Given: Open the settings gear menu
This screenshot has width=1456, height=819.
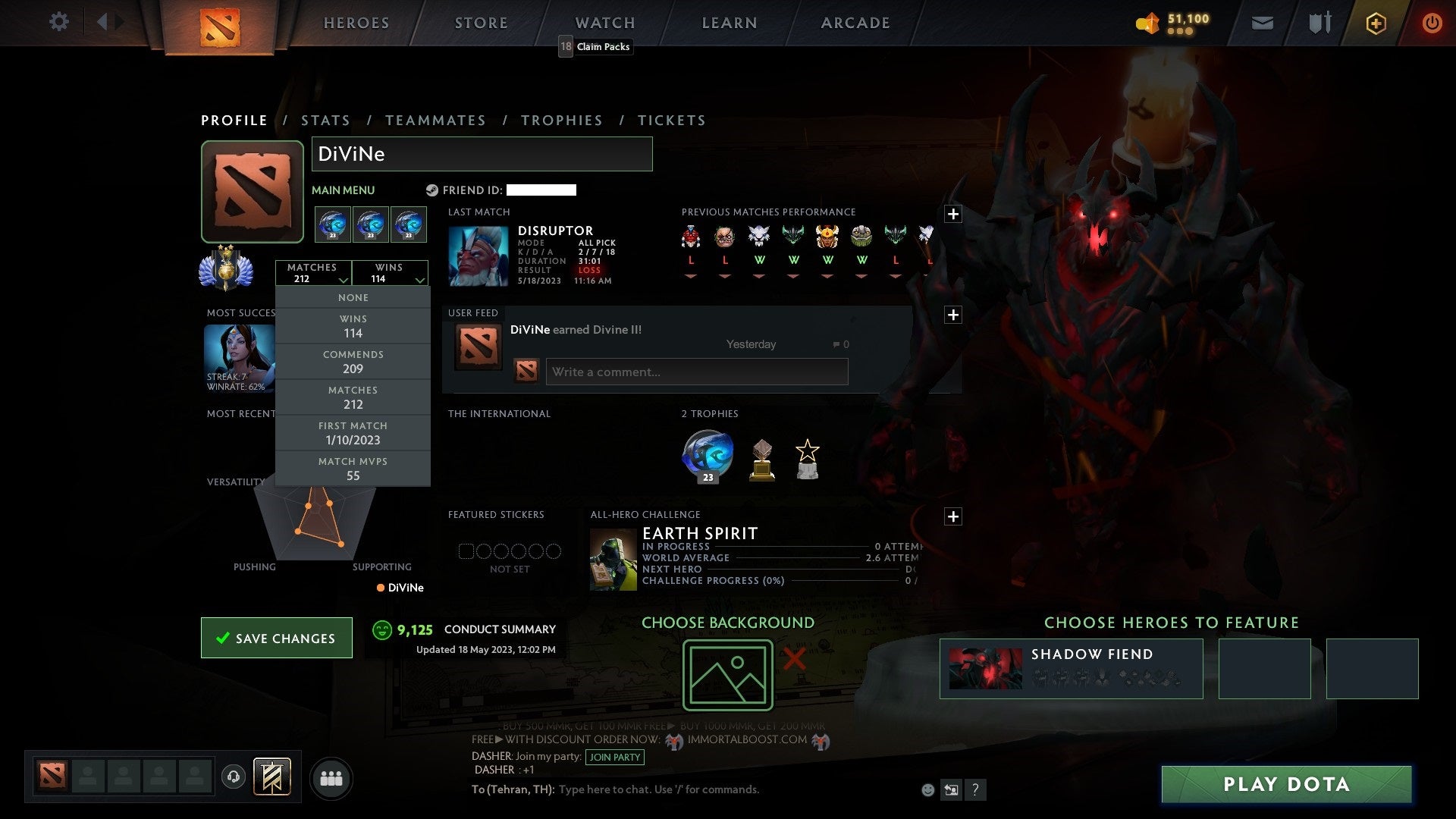Looking at the screenshot, I should (59, 22).
